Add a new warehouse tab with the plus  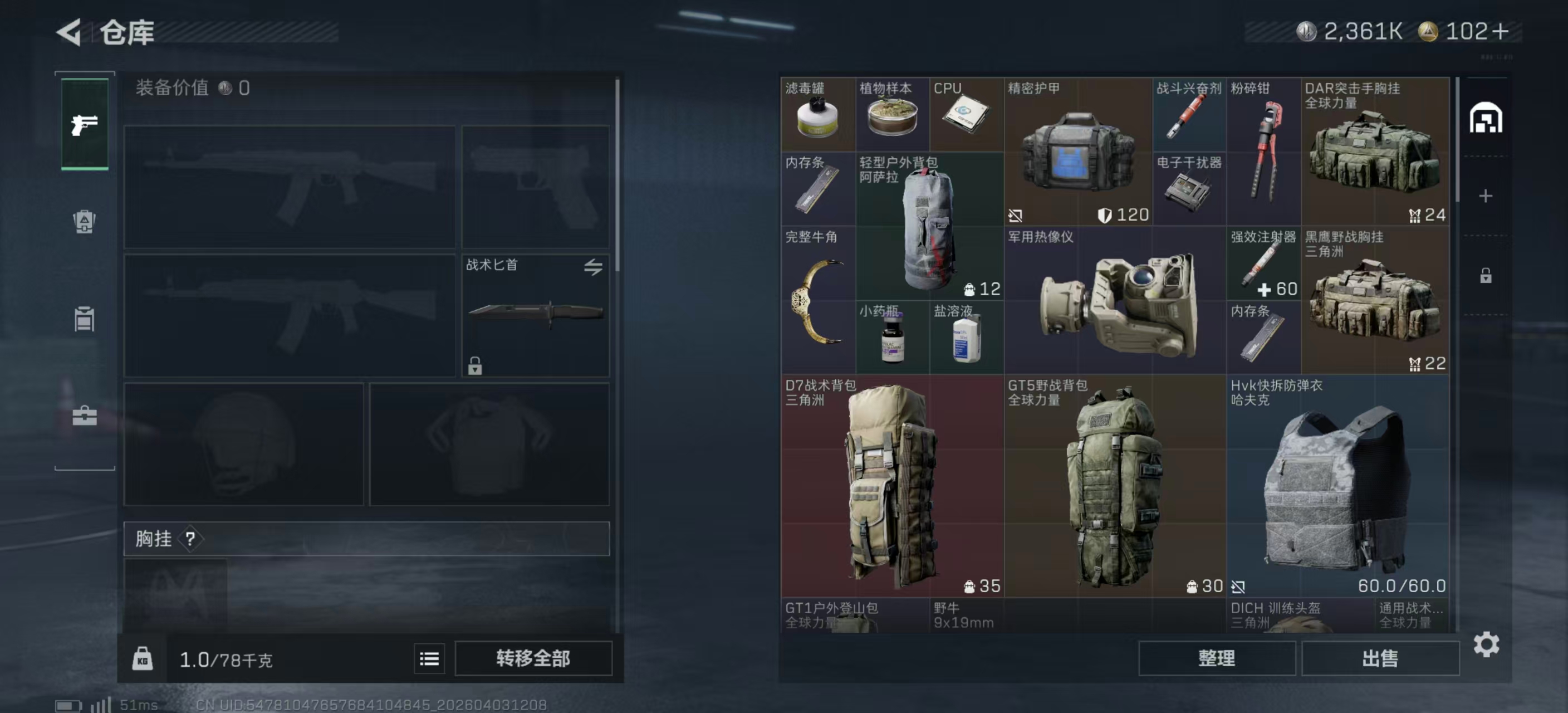[1486, 196]
